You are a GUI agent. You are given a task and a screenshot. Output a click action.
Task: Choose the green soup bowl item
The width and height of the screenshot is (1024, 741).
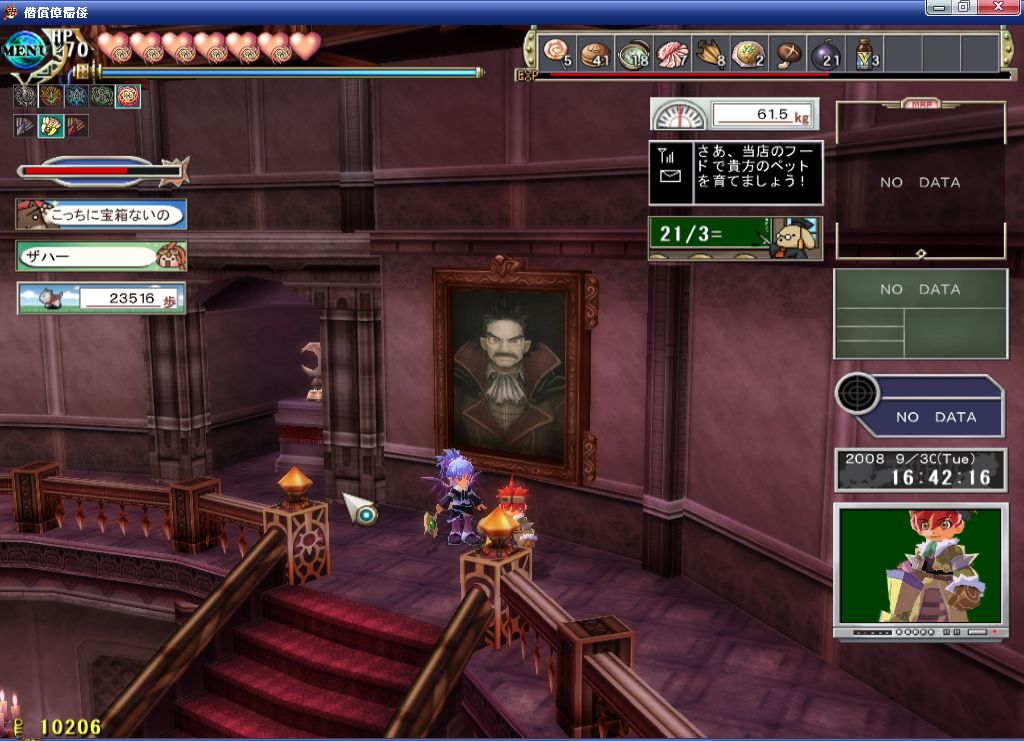(x=634, y=52)
